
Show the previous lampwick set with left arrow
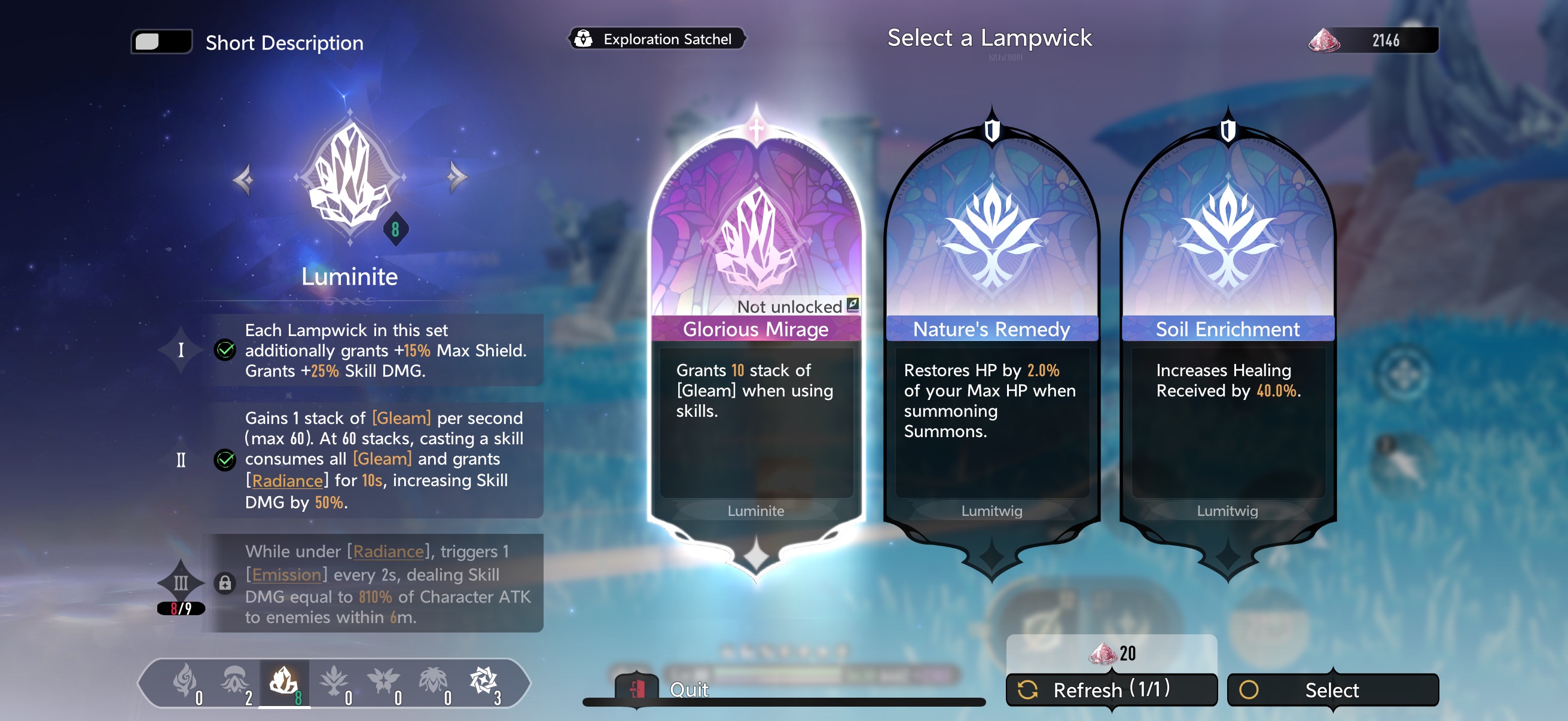tap(243, 179)
